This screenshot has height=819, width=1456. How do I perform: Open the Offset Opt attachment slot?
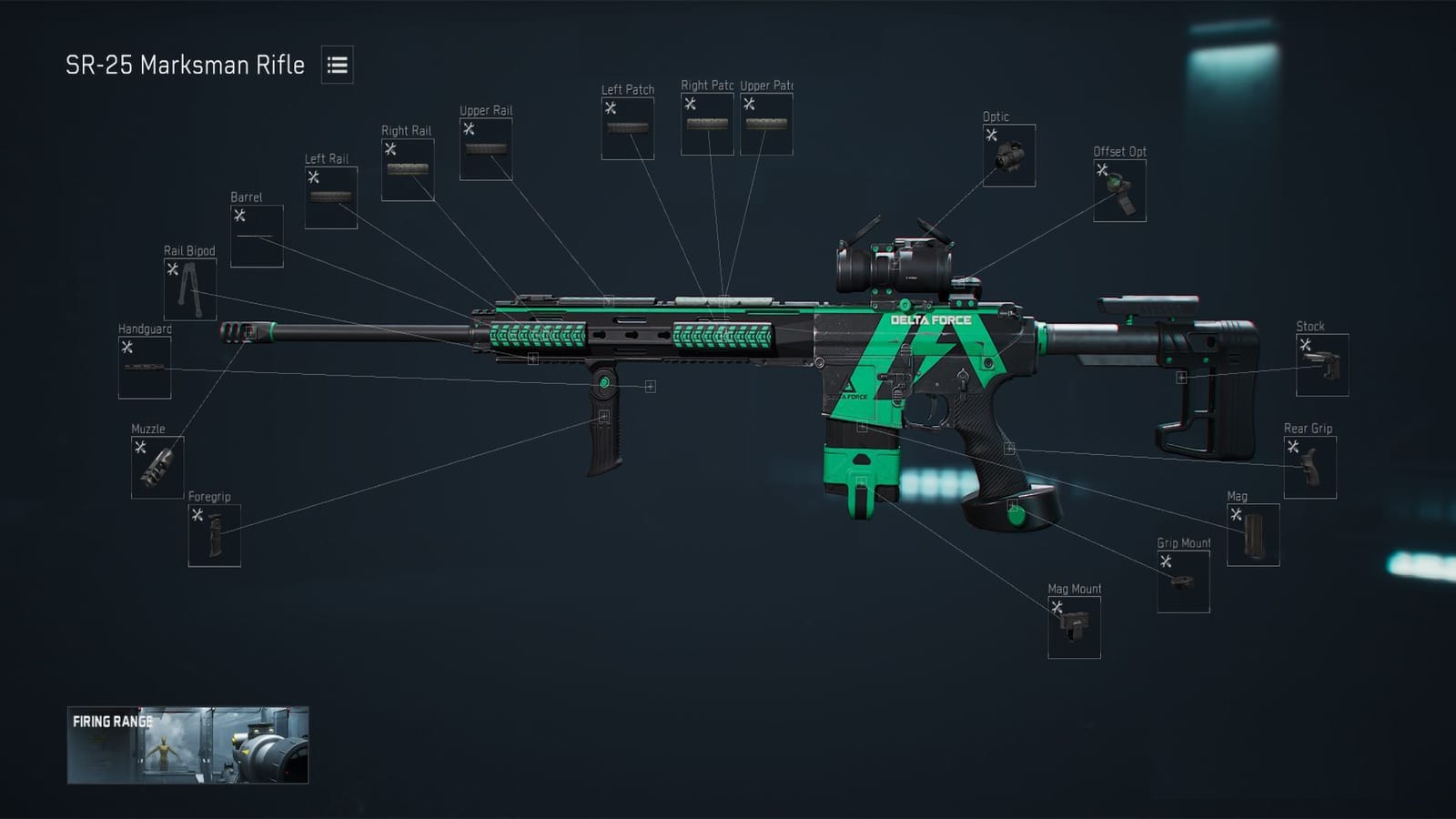coord(1117,193)
